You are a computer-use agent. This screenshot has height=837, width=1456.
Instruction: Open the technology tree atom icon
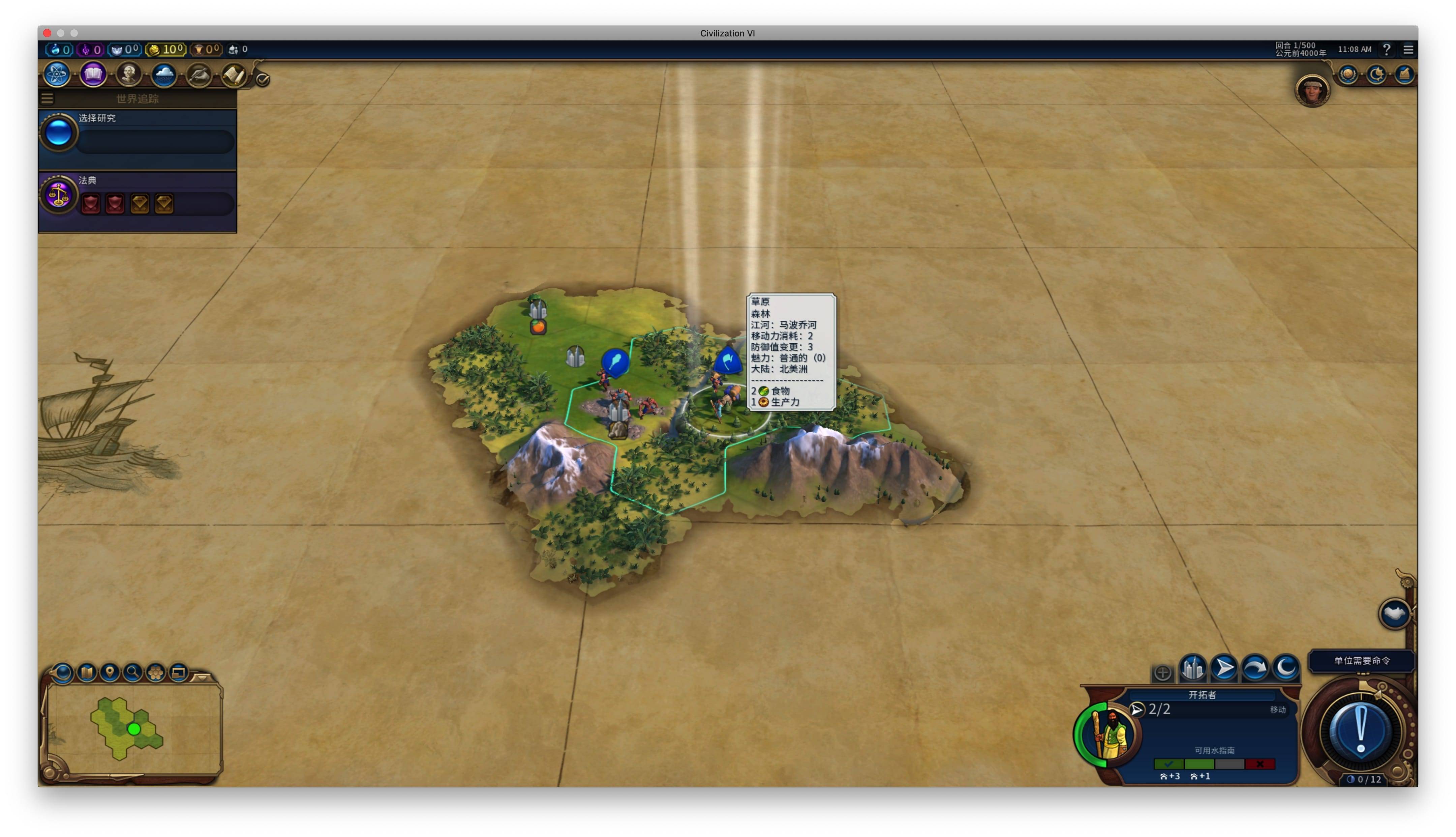click(57, 75)
